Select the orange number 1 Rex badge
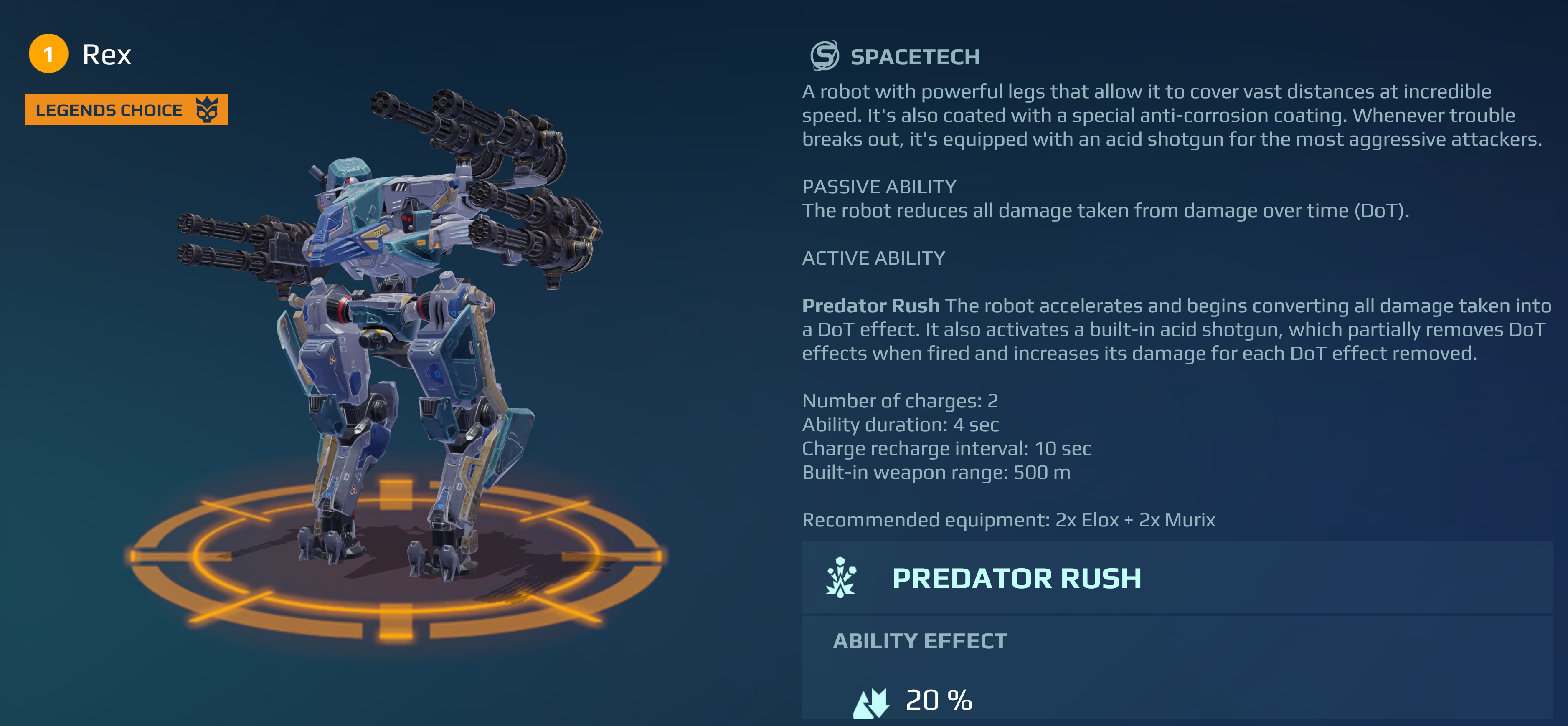 coord(48,54)
